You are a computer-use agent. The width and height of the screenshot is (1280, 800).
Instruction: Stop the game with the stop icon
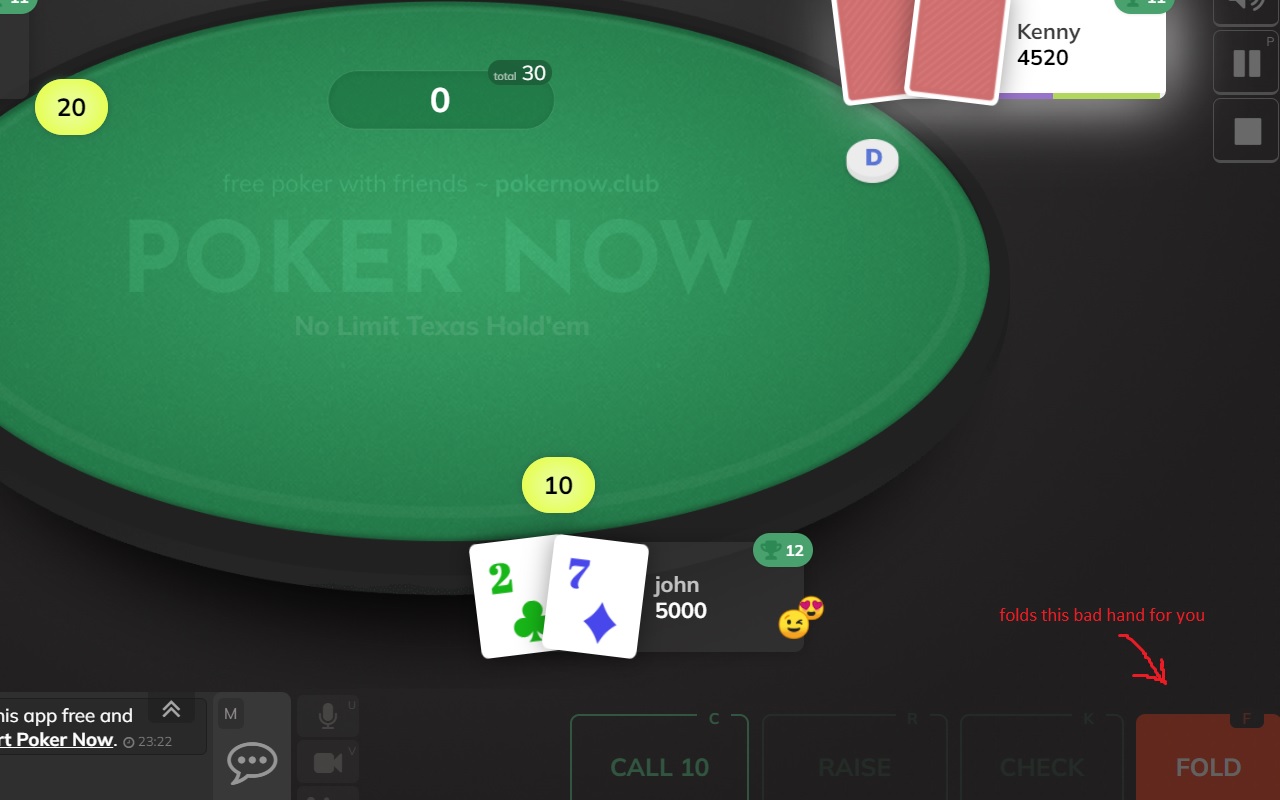point(1245,130)
